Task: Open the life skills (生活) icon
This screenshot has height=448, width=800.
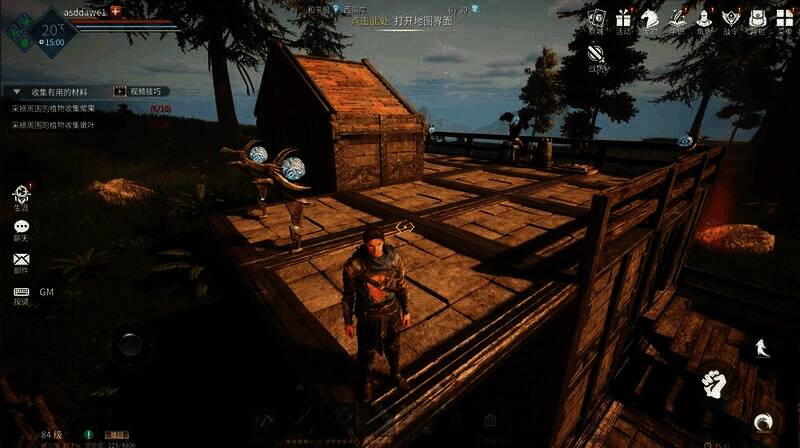Action: [21, 194]
